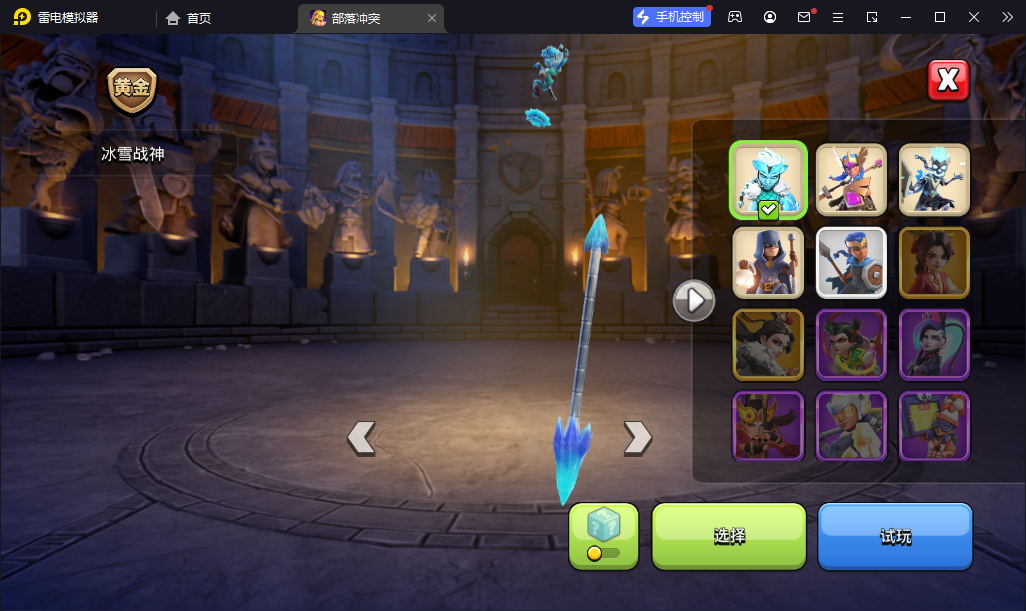
Task: Select the skin with long teal pigtail
Action: pyautogui.click(x=934, y=345)
